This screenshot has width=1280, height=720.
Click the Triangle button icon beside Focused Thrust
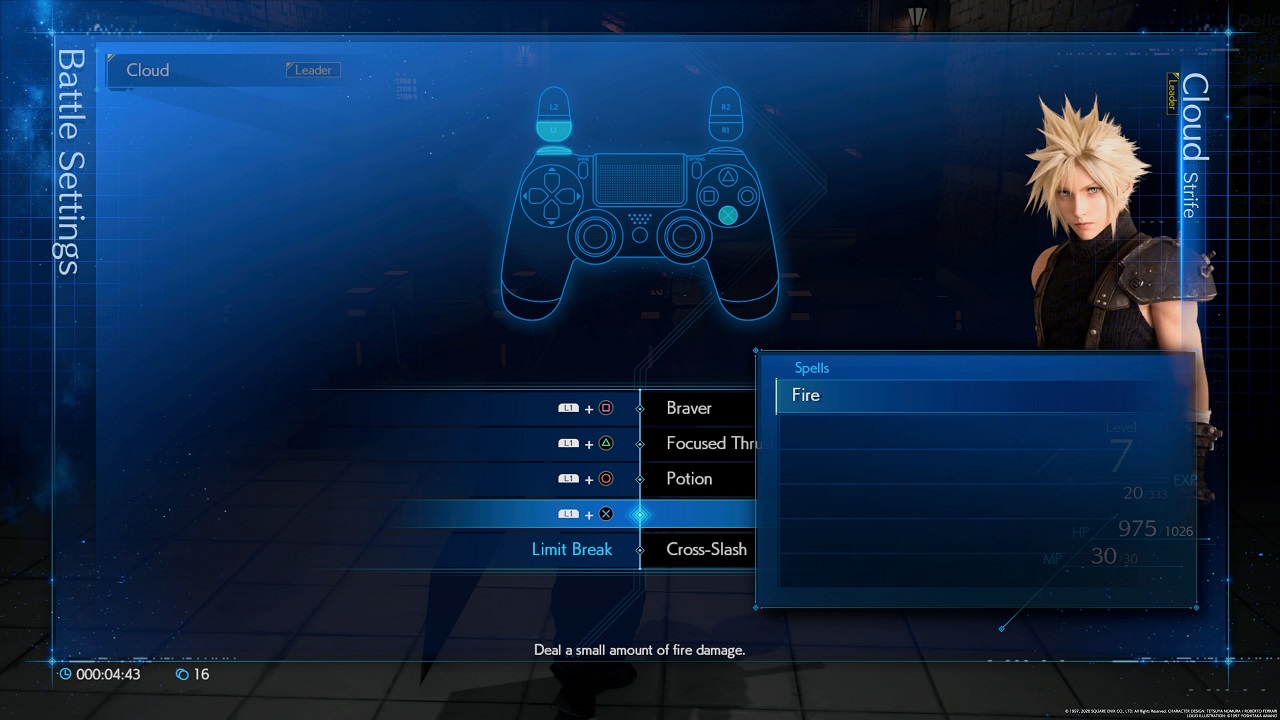coord(606,443)
